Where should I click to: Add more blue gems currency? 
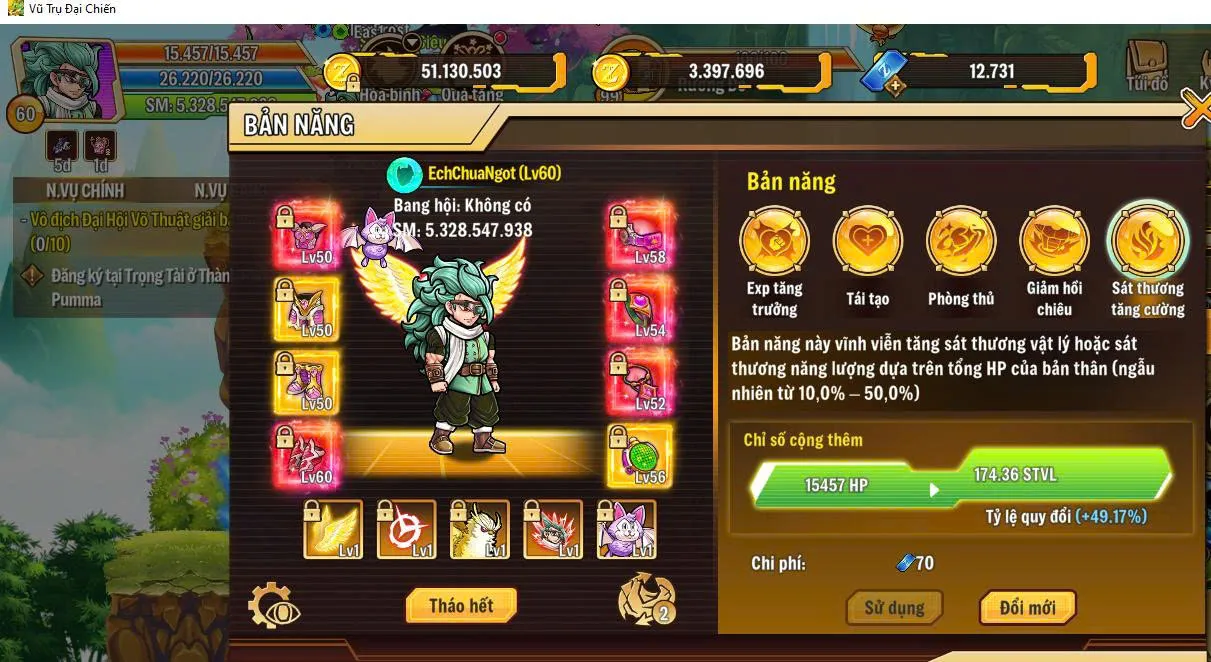click(x=896, y=86)
